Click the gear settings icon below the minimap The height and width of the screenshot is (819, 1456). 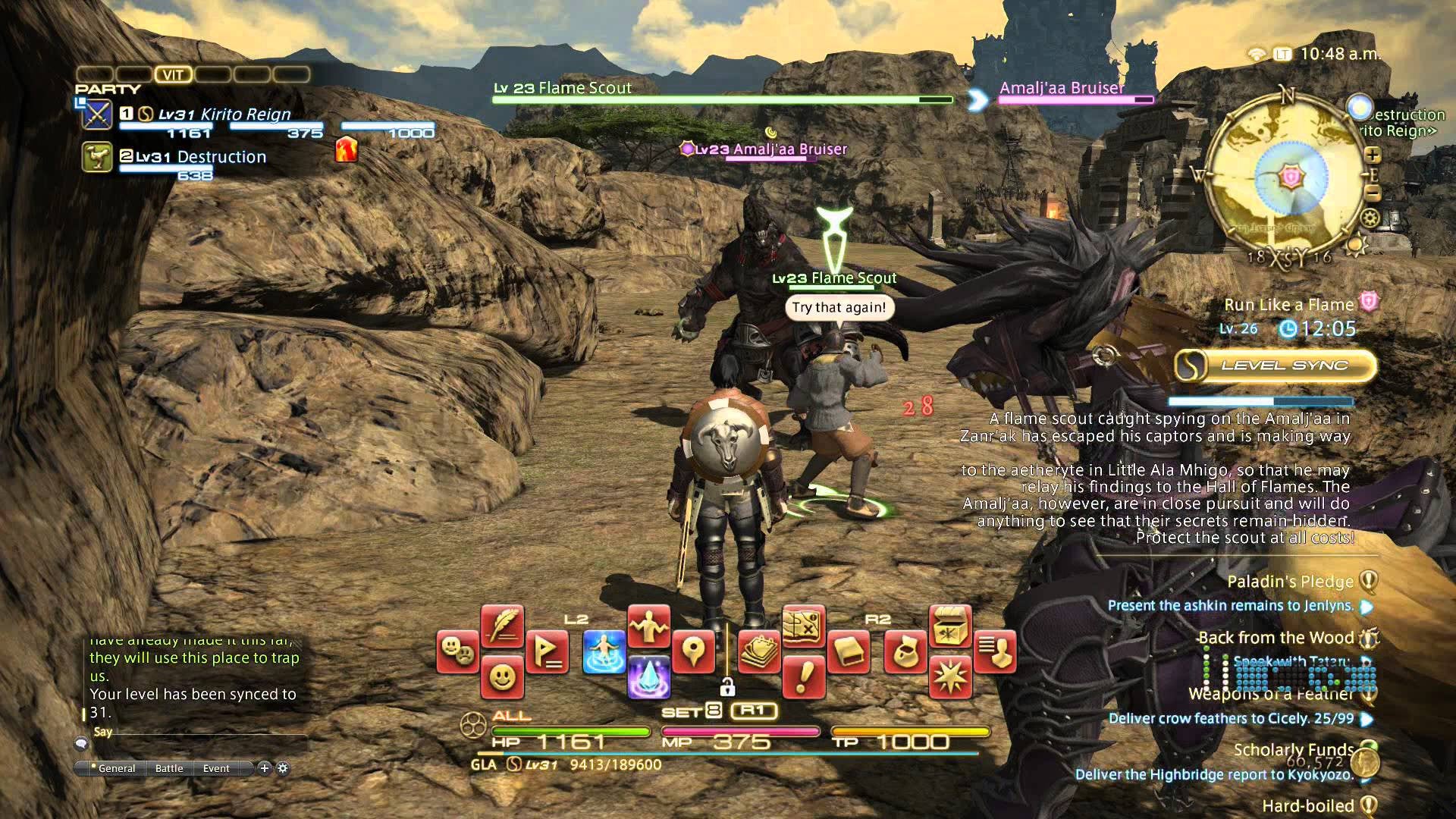coord(1370,218)
